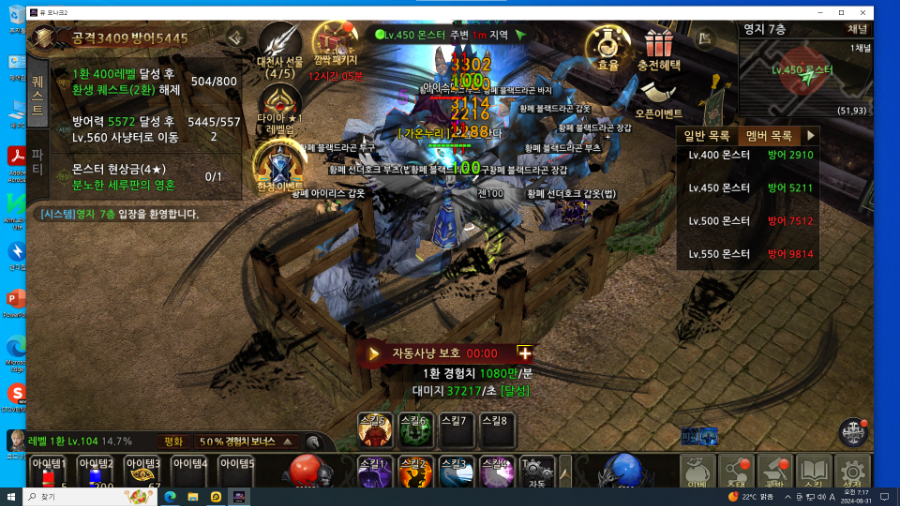Viewport: 900px width, 506px height.
Task: Select the Lv.500 몬스터 list row
Action: click(750, 221)
